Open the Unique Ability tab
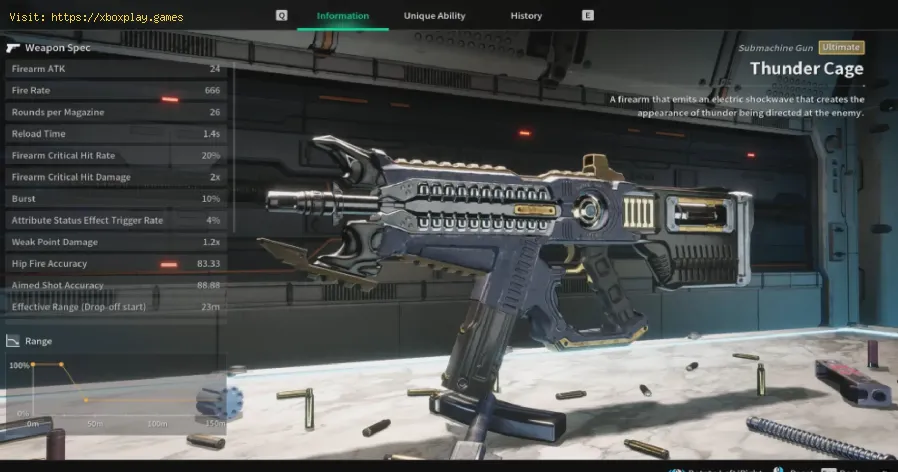The height and width of the screenshot is (472, 898). click(434, 16)
